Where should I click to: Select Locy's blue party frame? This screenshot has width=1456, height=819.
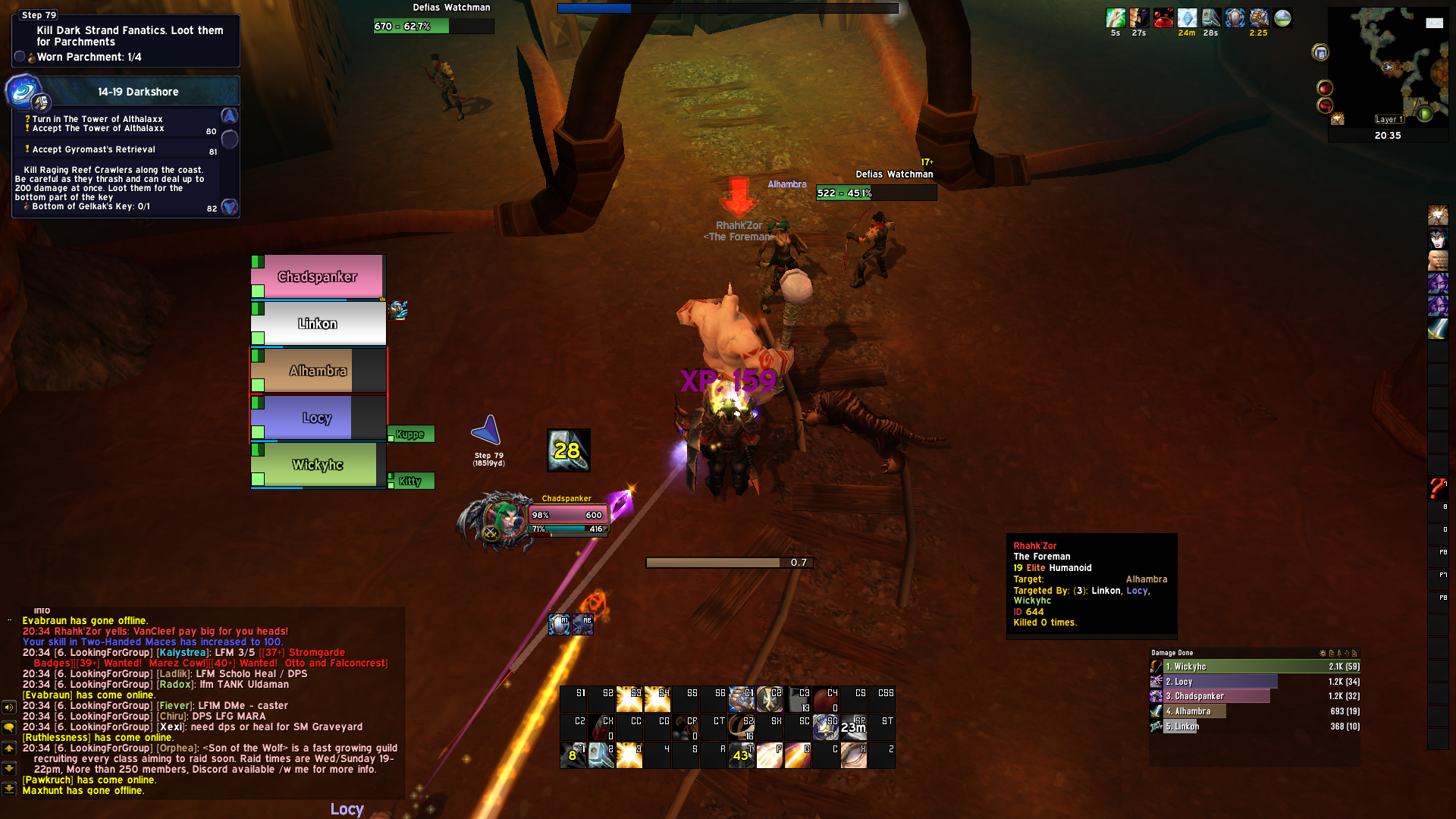click(x=318, y=418)
